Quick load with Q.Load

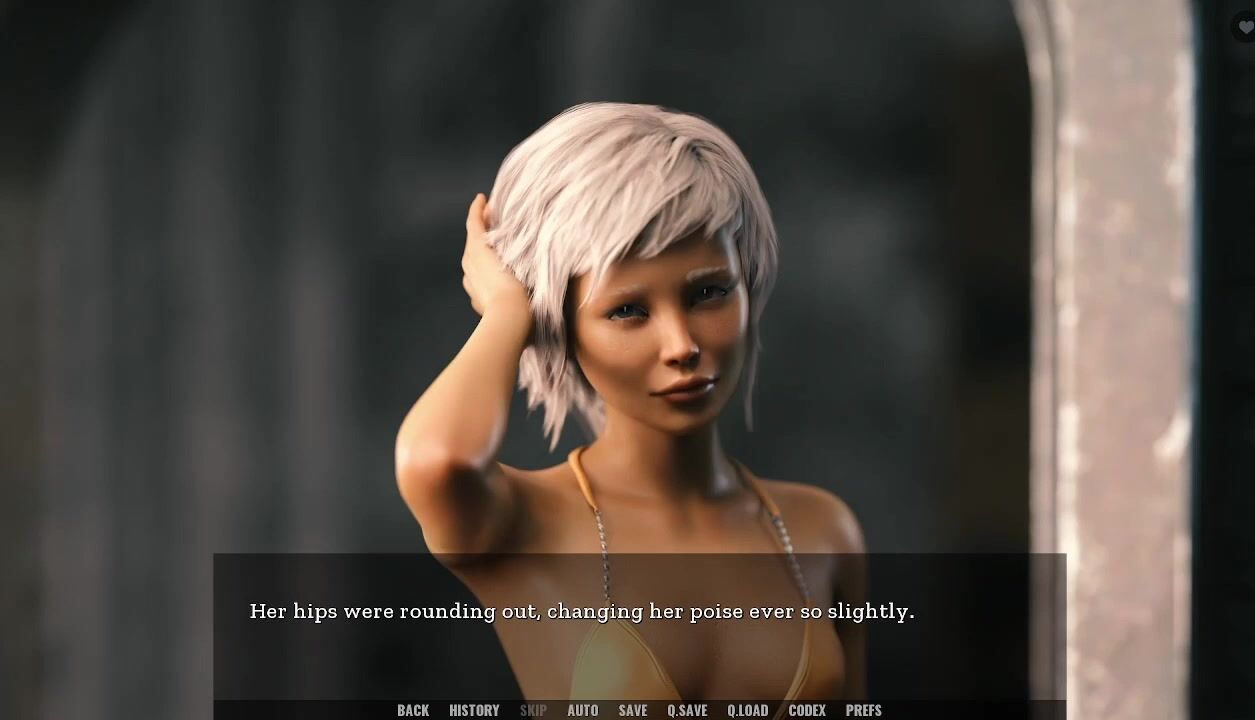click(747, 710)
